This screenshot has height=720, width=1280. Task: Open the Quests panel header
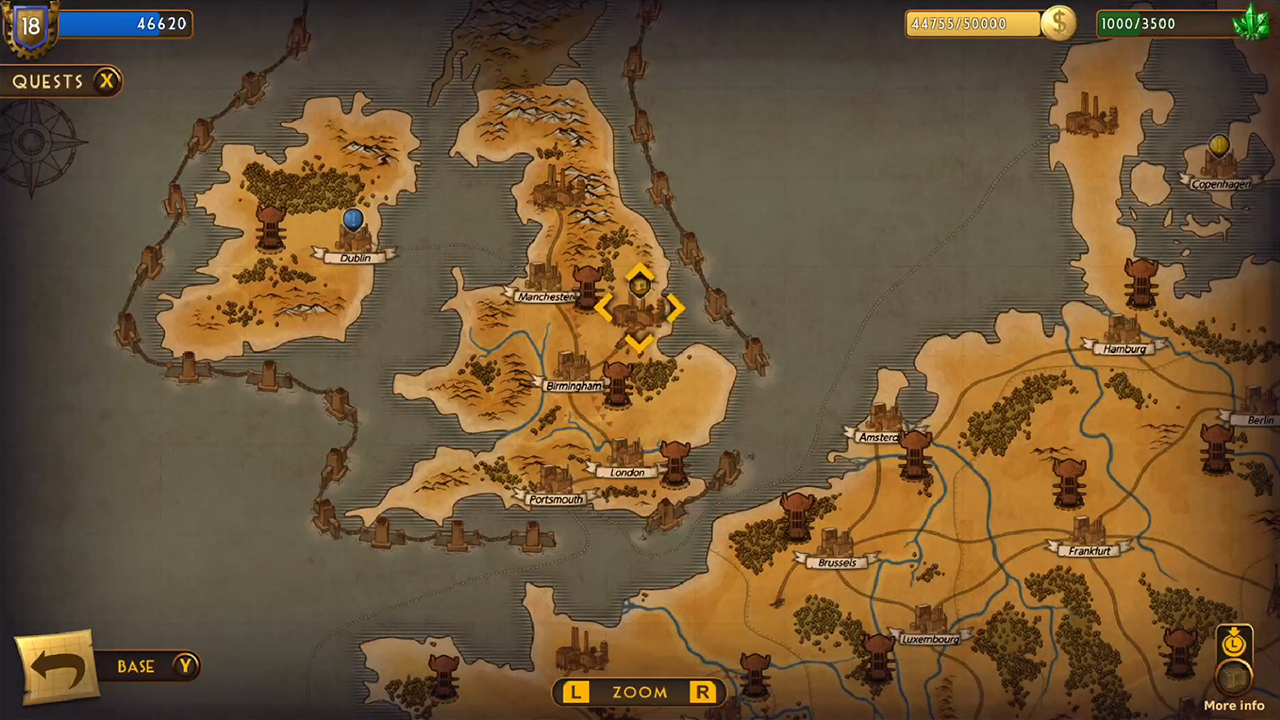click(x=48, y=81)
